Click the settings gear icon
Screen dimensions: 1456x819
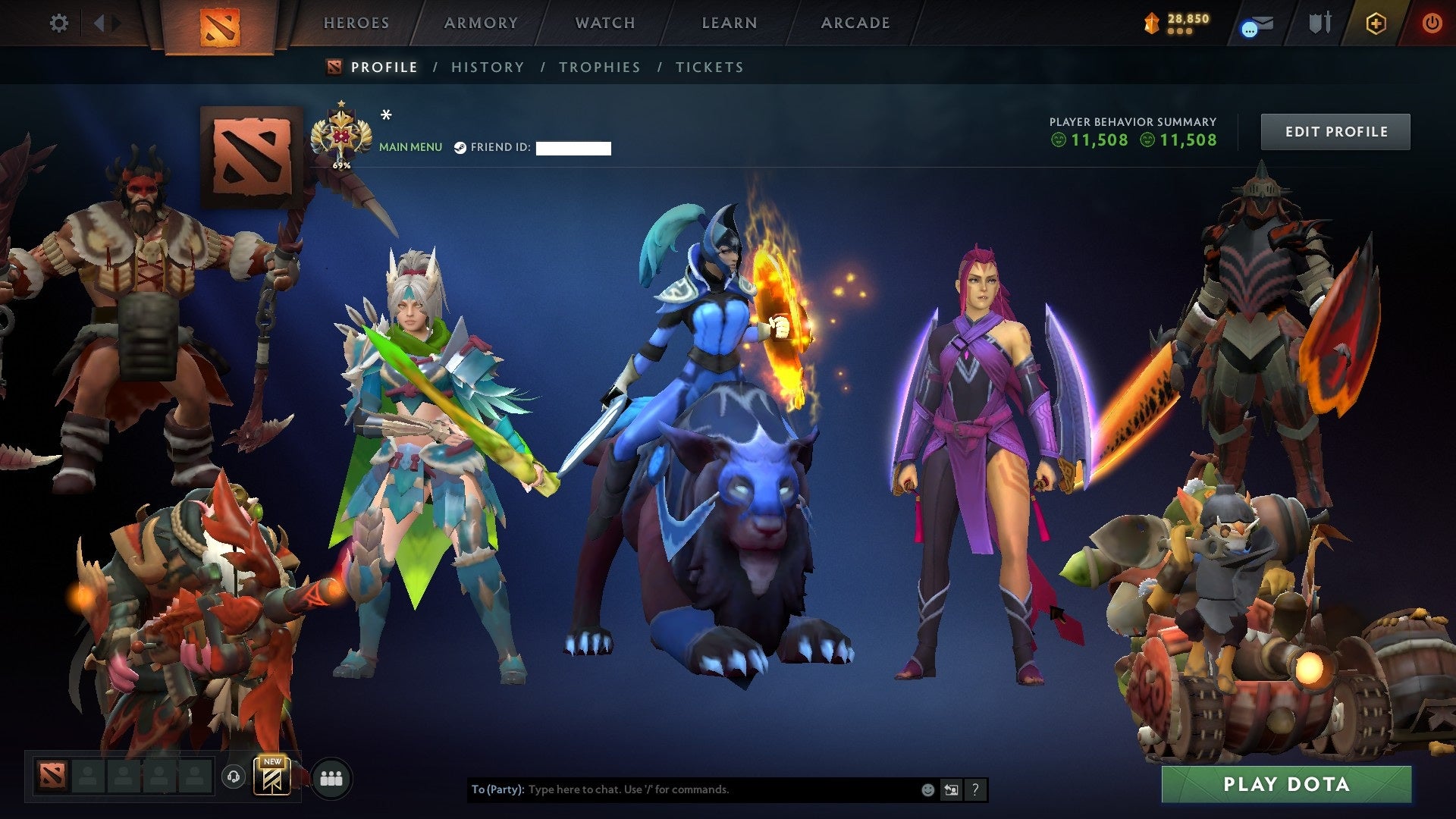59,23
